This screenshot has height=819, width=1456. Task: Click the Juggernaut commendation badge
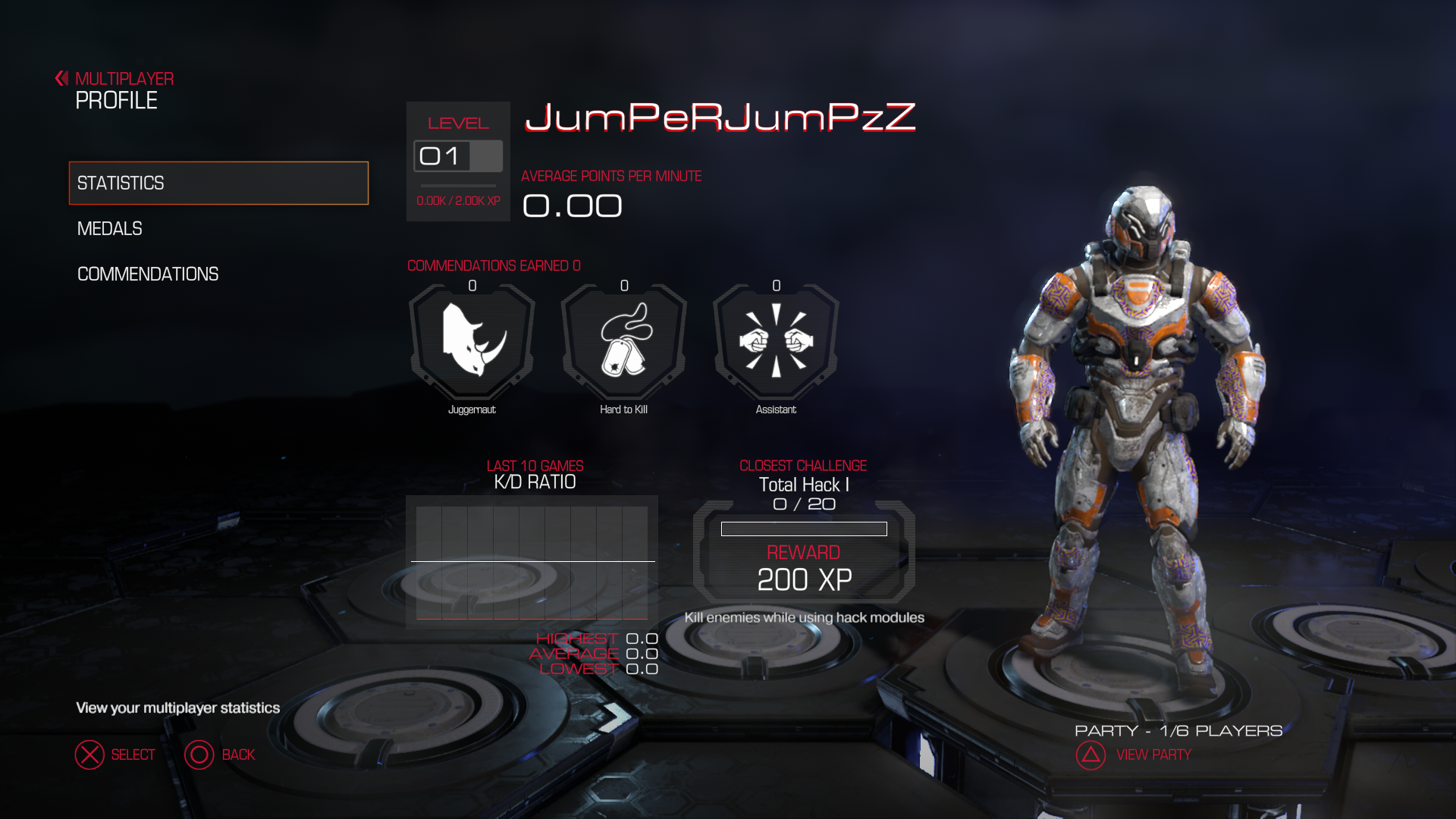coord(472,341)
